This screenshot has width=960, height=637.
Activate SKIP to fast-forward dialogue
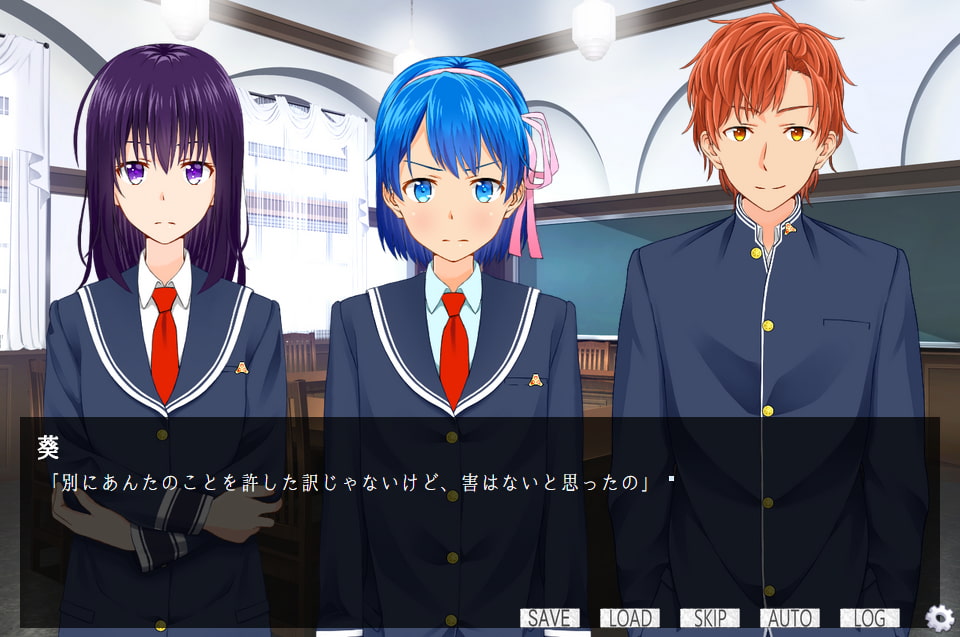[709, 618]
